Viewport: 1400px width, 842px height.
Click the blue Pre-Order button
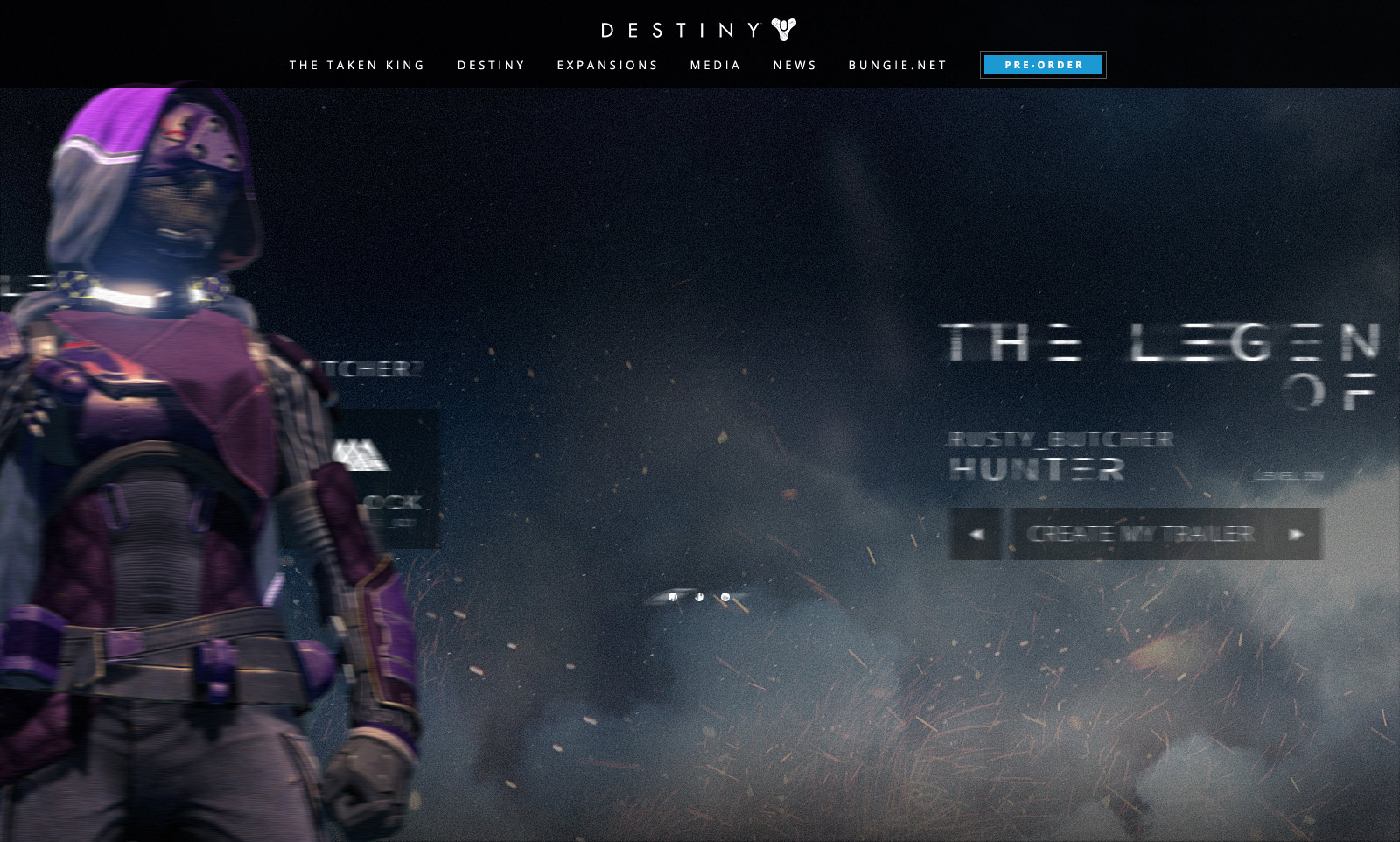click(1043, 65)
